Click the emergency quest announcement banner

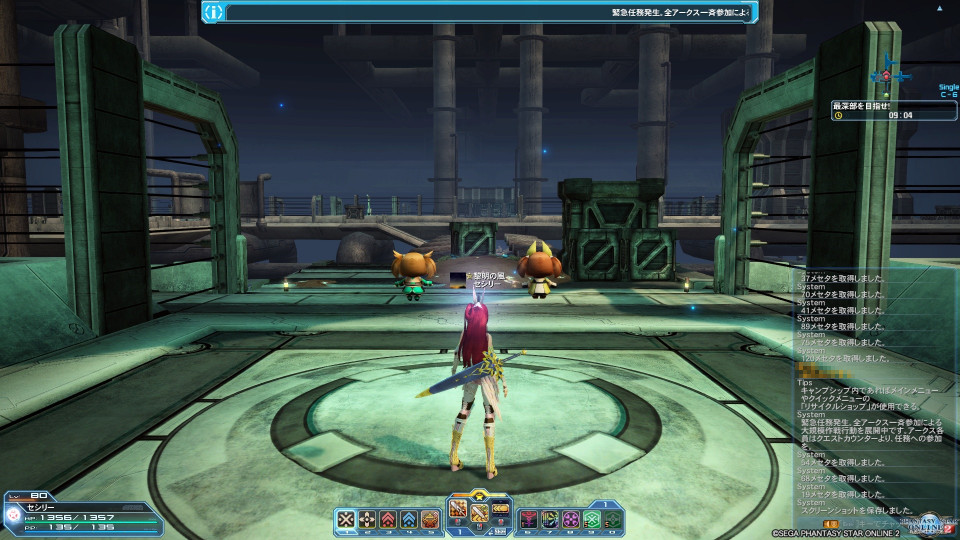(490, 12)
